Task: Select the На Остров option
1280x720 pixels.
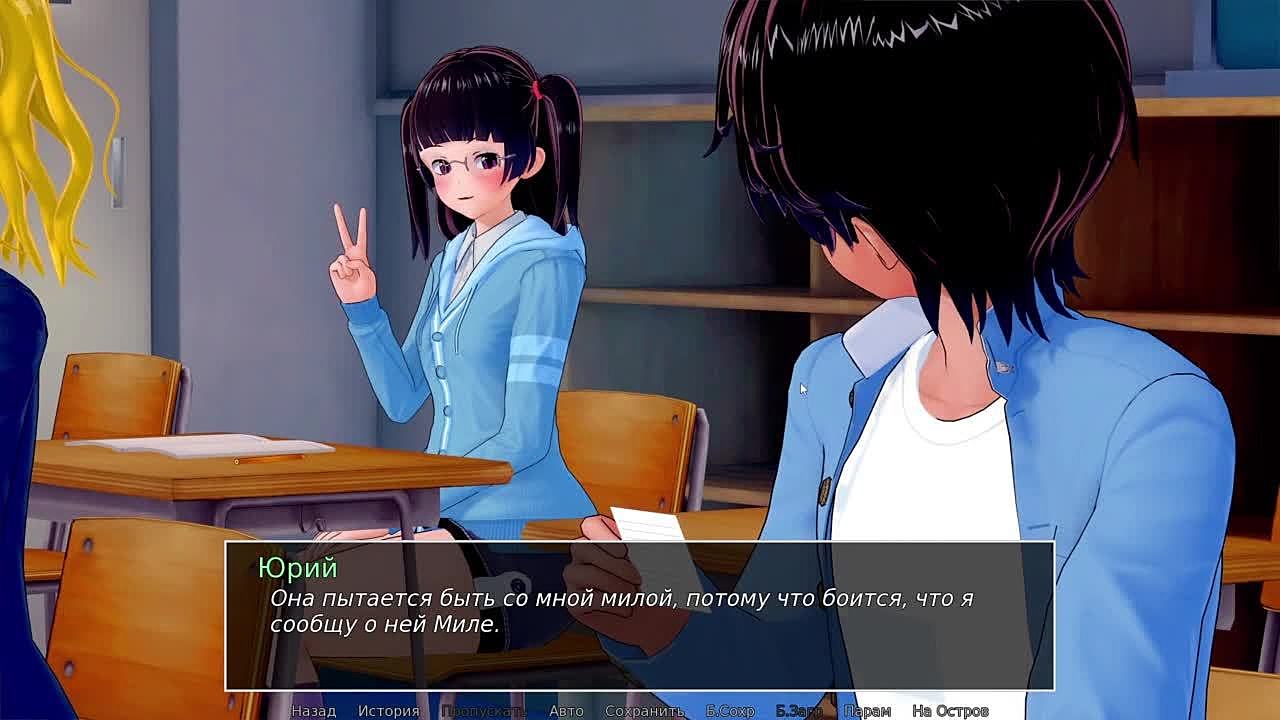Action: click(950, 711)
